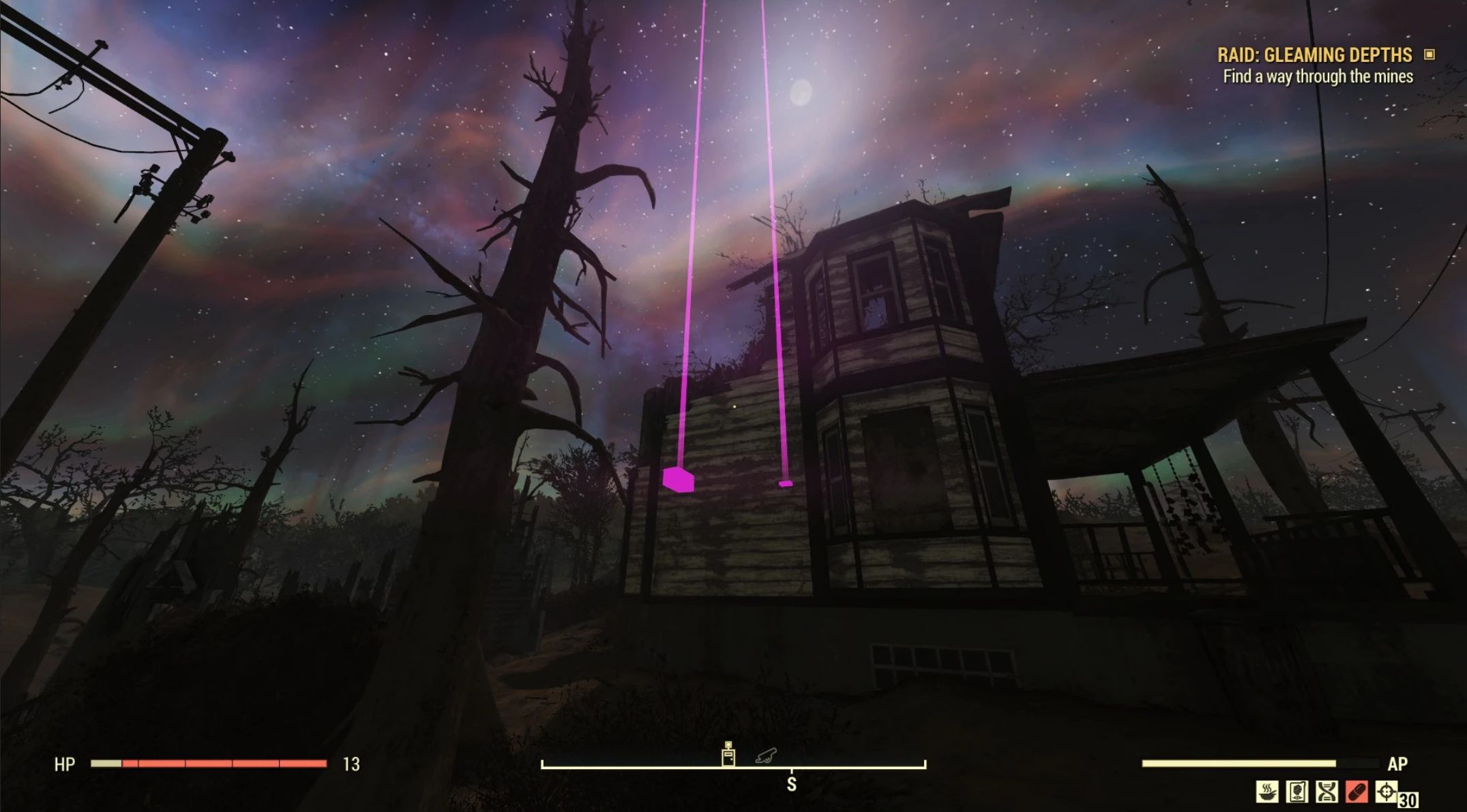This screenshot has width=1467, height=812.
Task: Click the cannon marker on the compass
Action: 766,755
